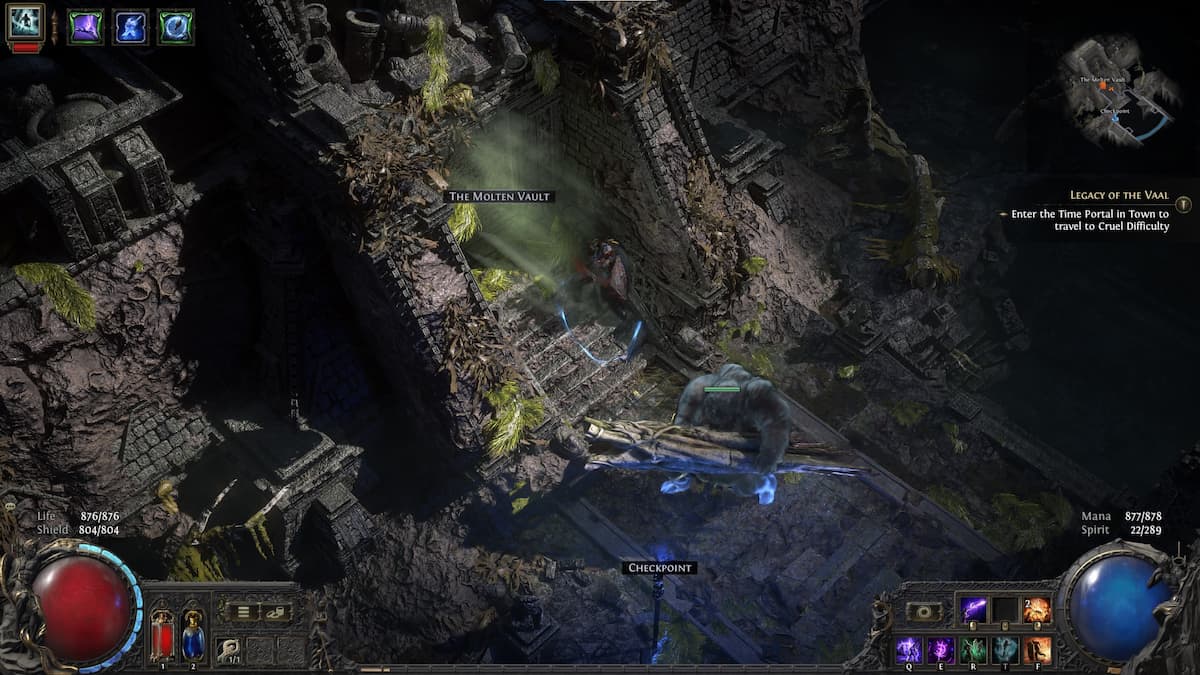Click the blue spectral warrior buff icon
Screen dimensions: 1200x675
click(x=131, y=26)
